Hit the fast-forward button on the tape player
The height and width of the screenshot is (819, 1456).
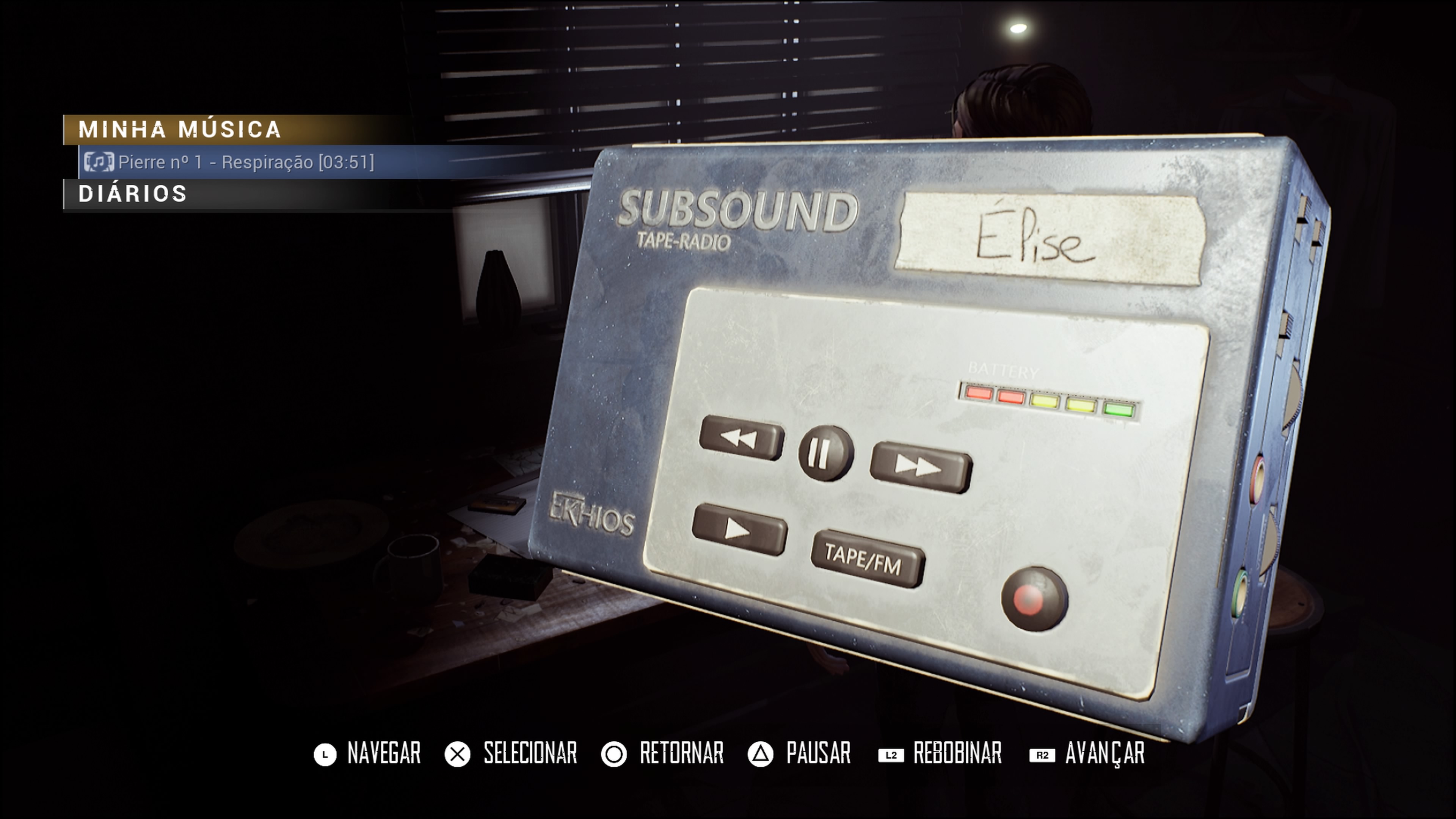point(919,466)
